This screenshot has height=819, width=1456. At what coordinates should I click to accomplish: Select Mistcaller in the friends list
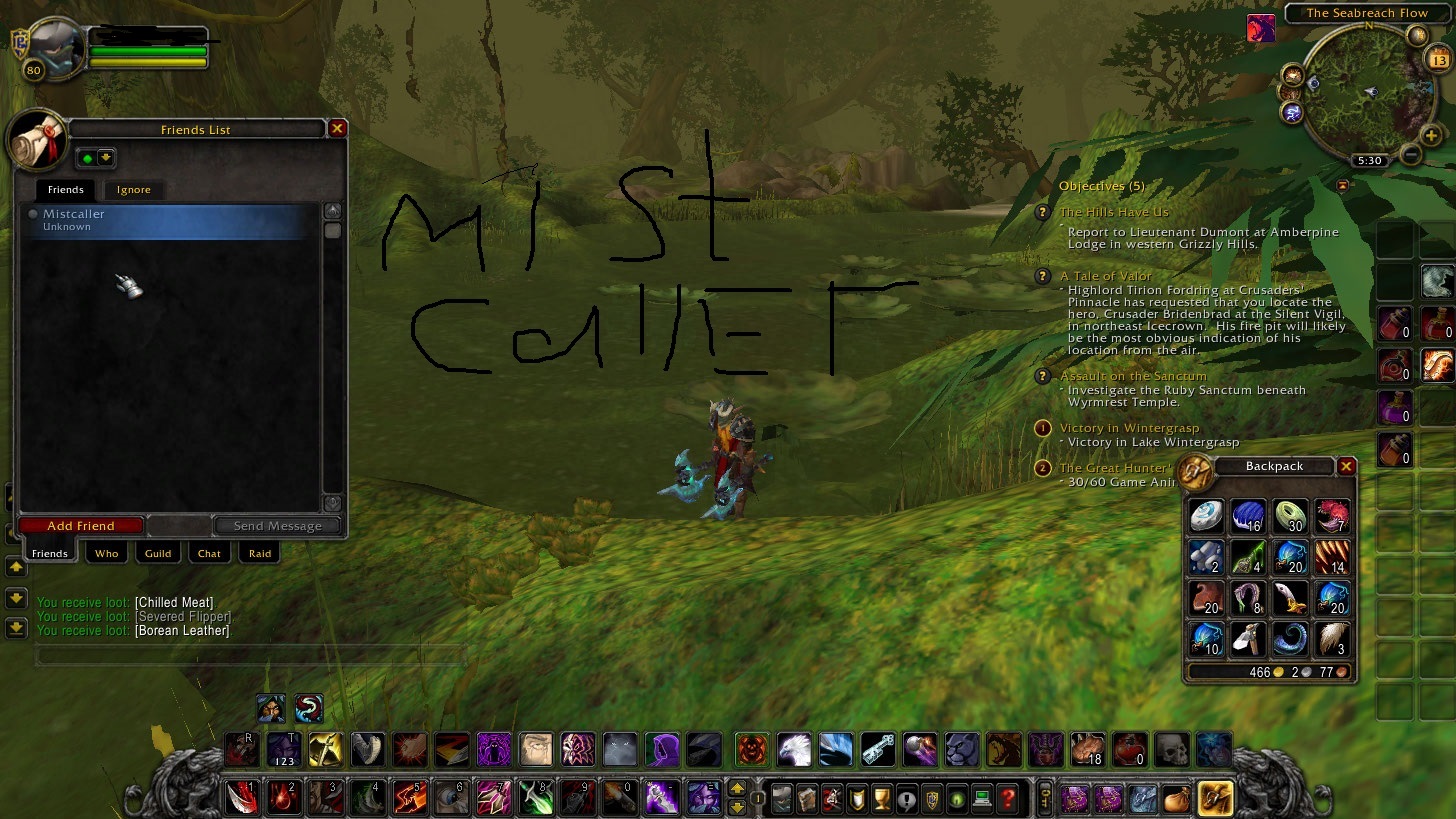170,220
